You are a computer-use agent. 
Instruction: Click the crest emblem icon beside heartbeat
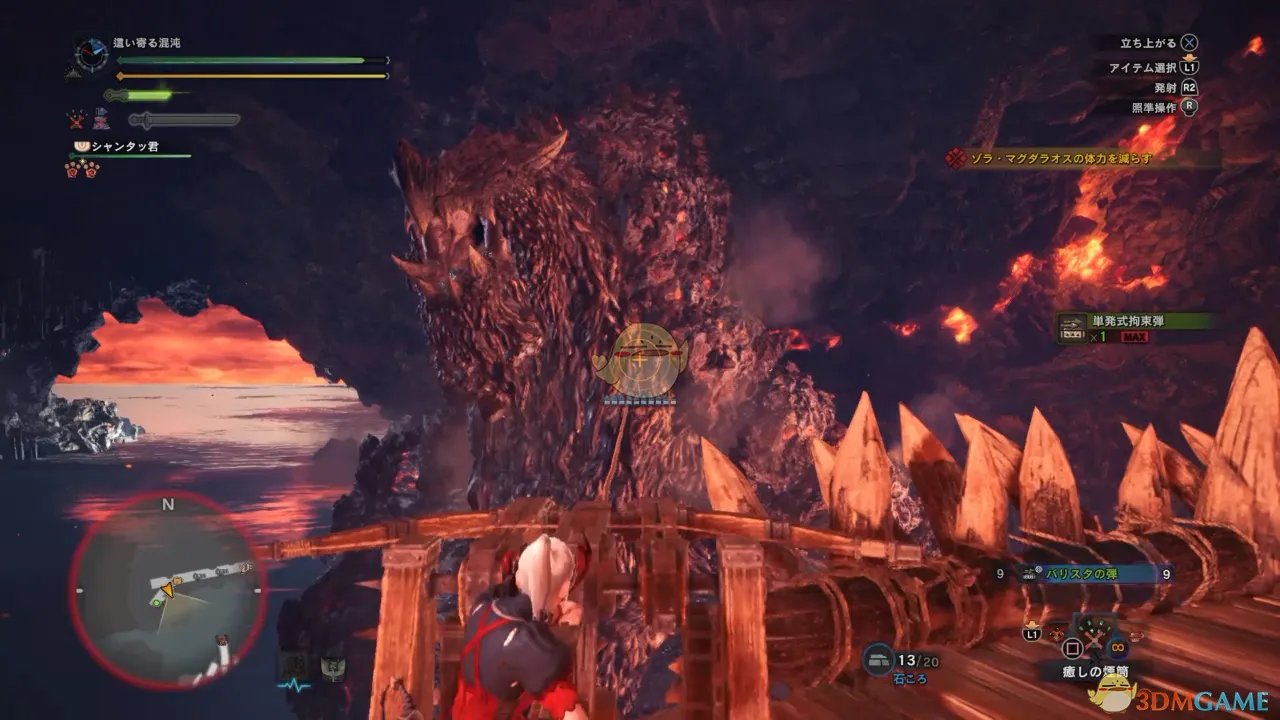tap(332, 667)
